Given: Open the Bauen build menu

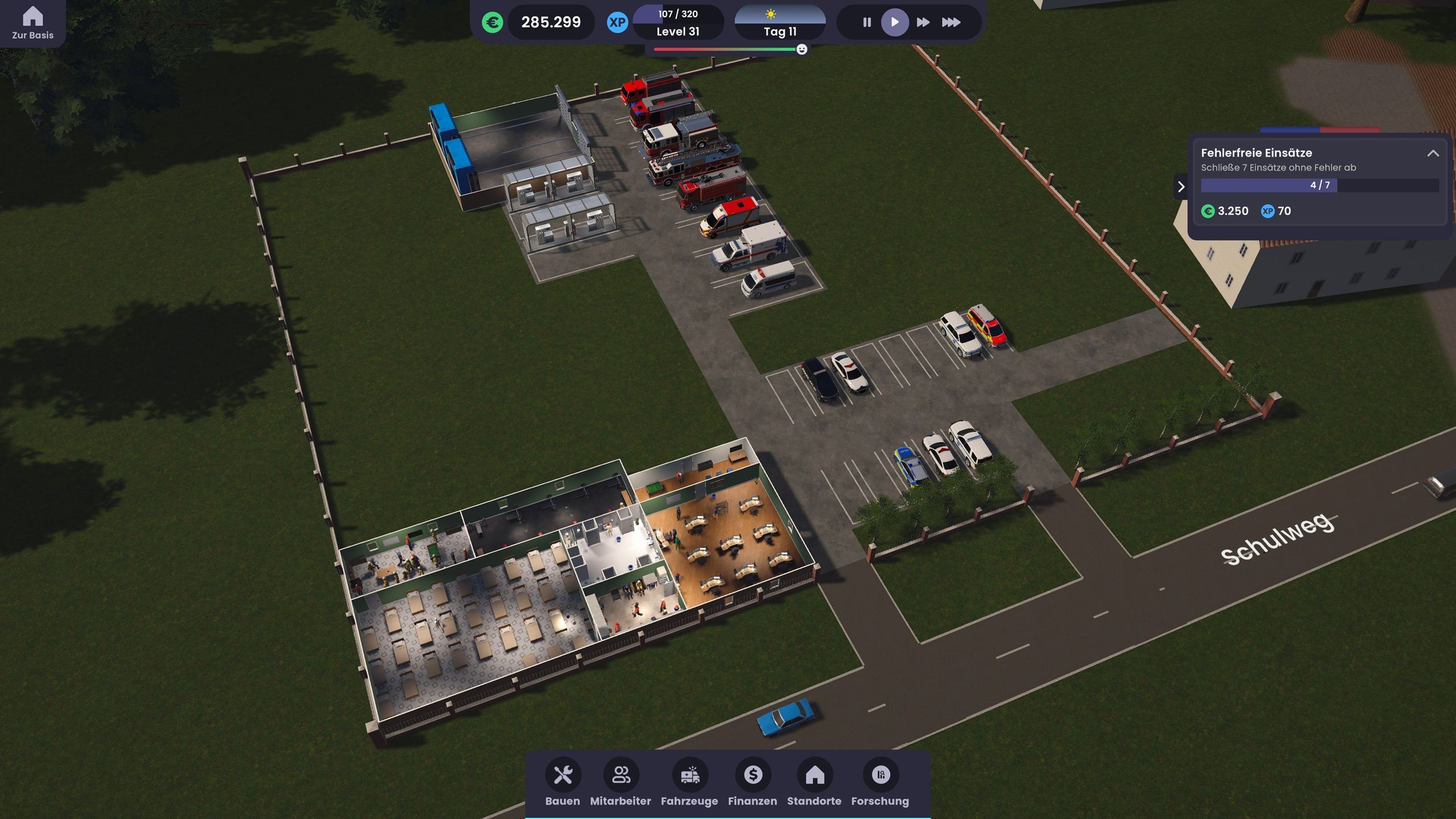Looking at the screenshot, I should pos(562,781).
